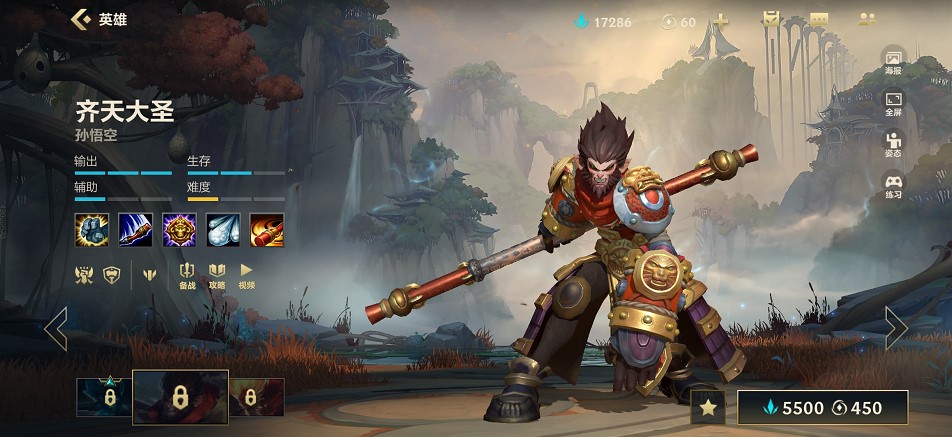Play the 视频 hero video
Screen dimensions: 952x437
(x=246, y=275)
